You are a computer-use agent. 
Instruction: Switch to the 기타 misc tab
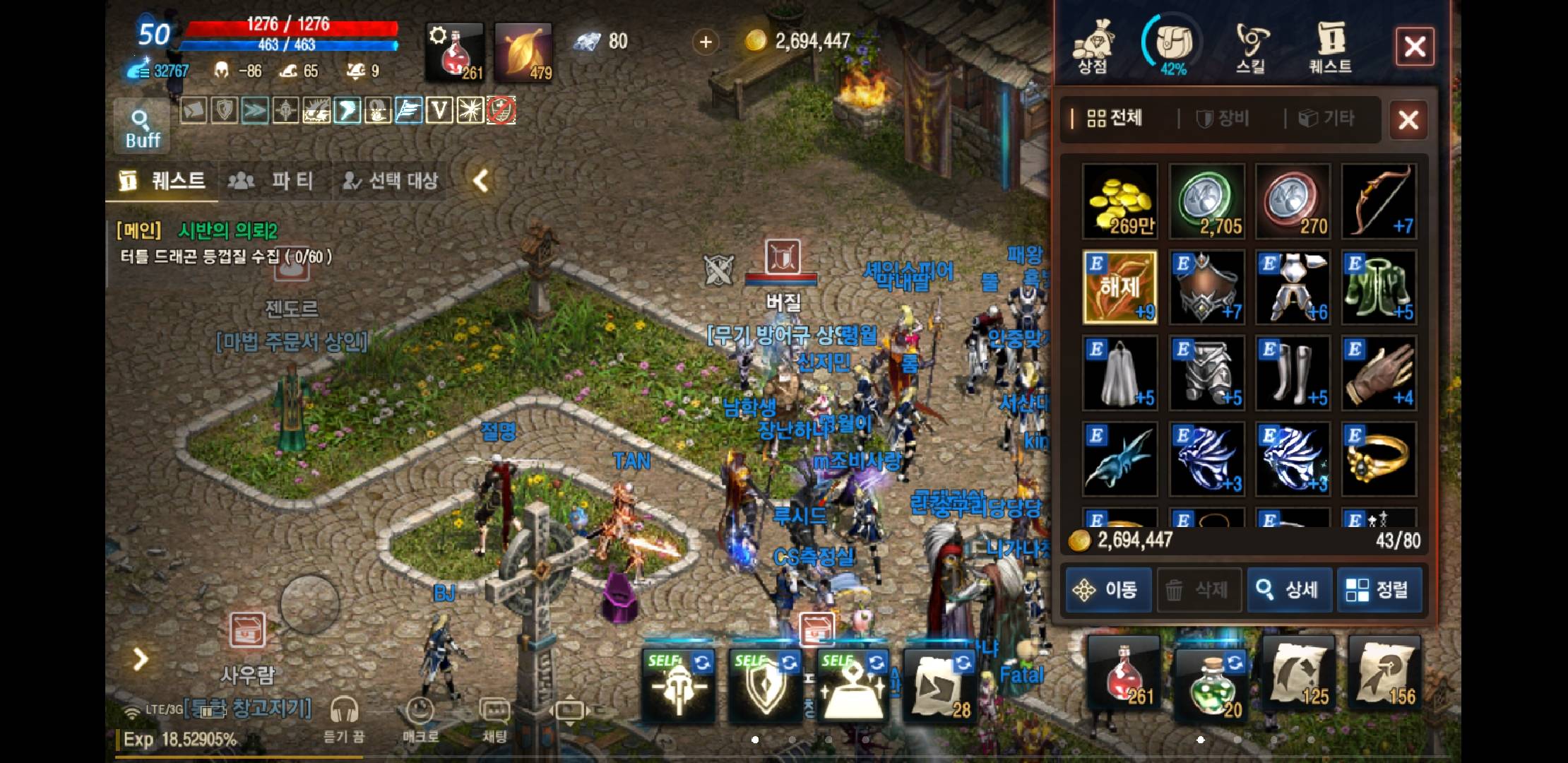click(x=1328, y=119)
